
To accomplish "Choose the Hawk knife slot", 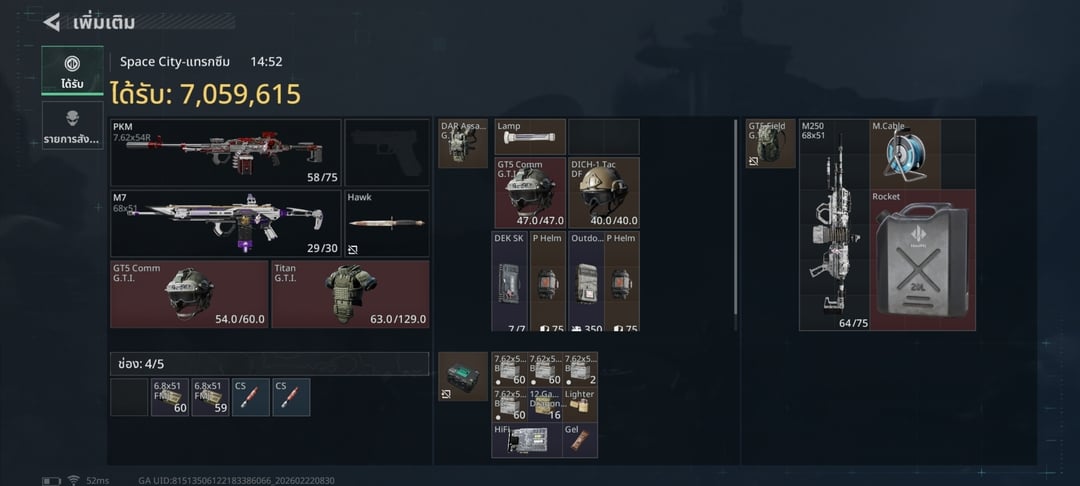I will click(387, 223).
